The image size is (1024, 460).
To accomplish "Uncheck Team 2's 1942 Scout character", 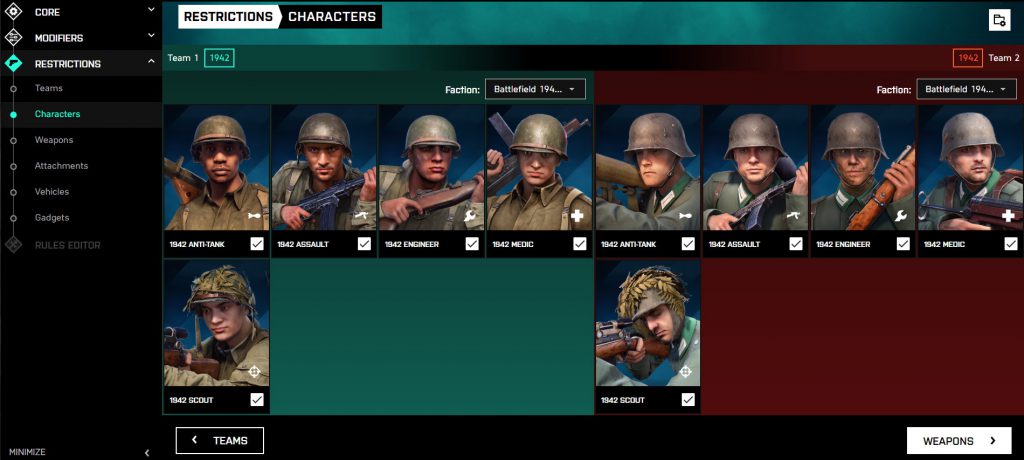I will pos(688,400).
